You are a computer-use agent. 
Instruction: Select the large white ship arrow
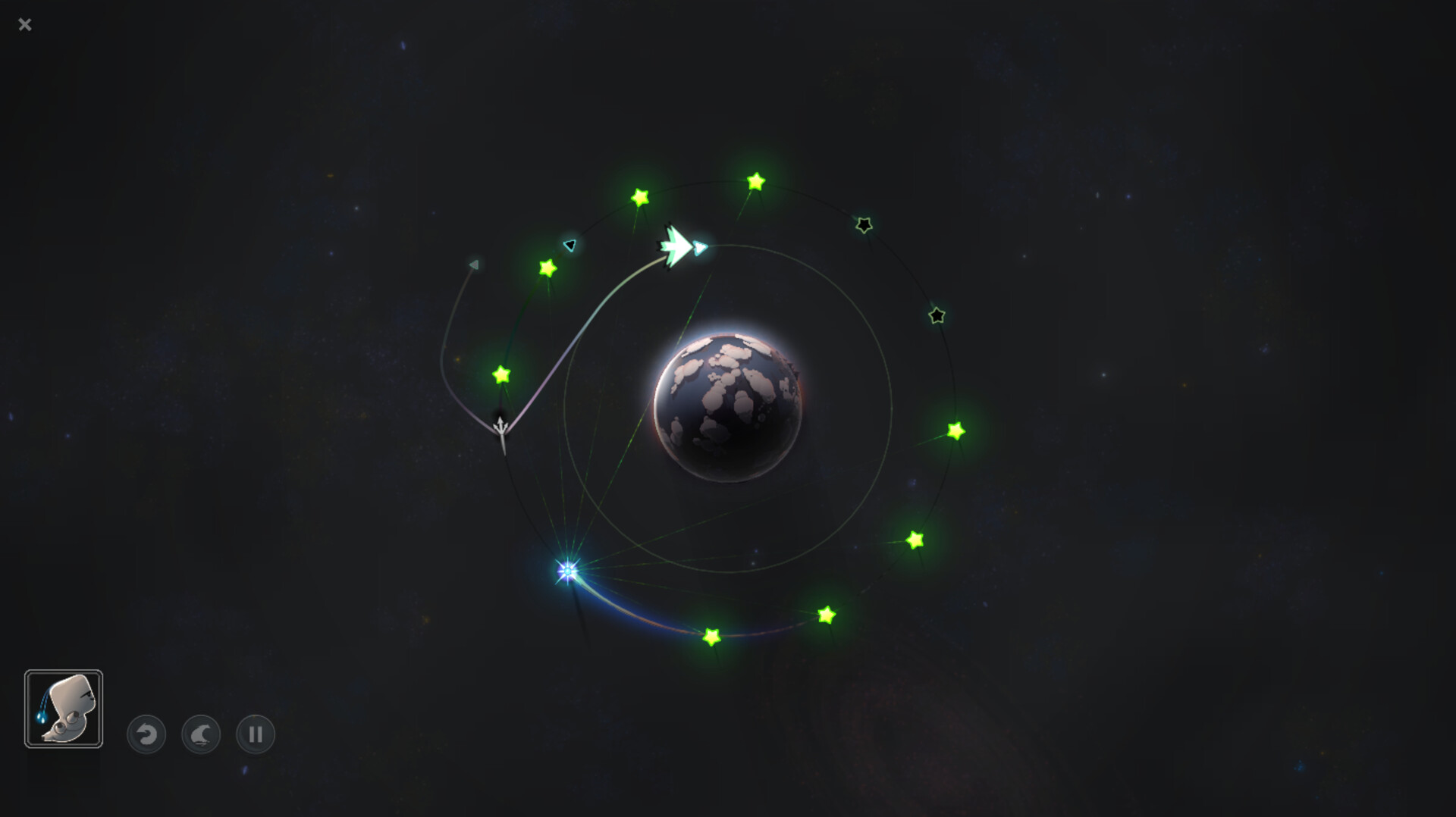tap(677, 246)
